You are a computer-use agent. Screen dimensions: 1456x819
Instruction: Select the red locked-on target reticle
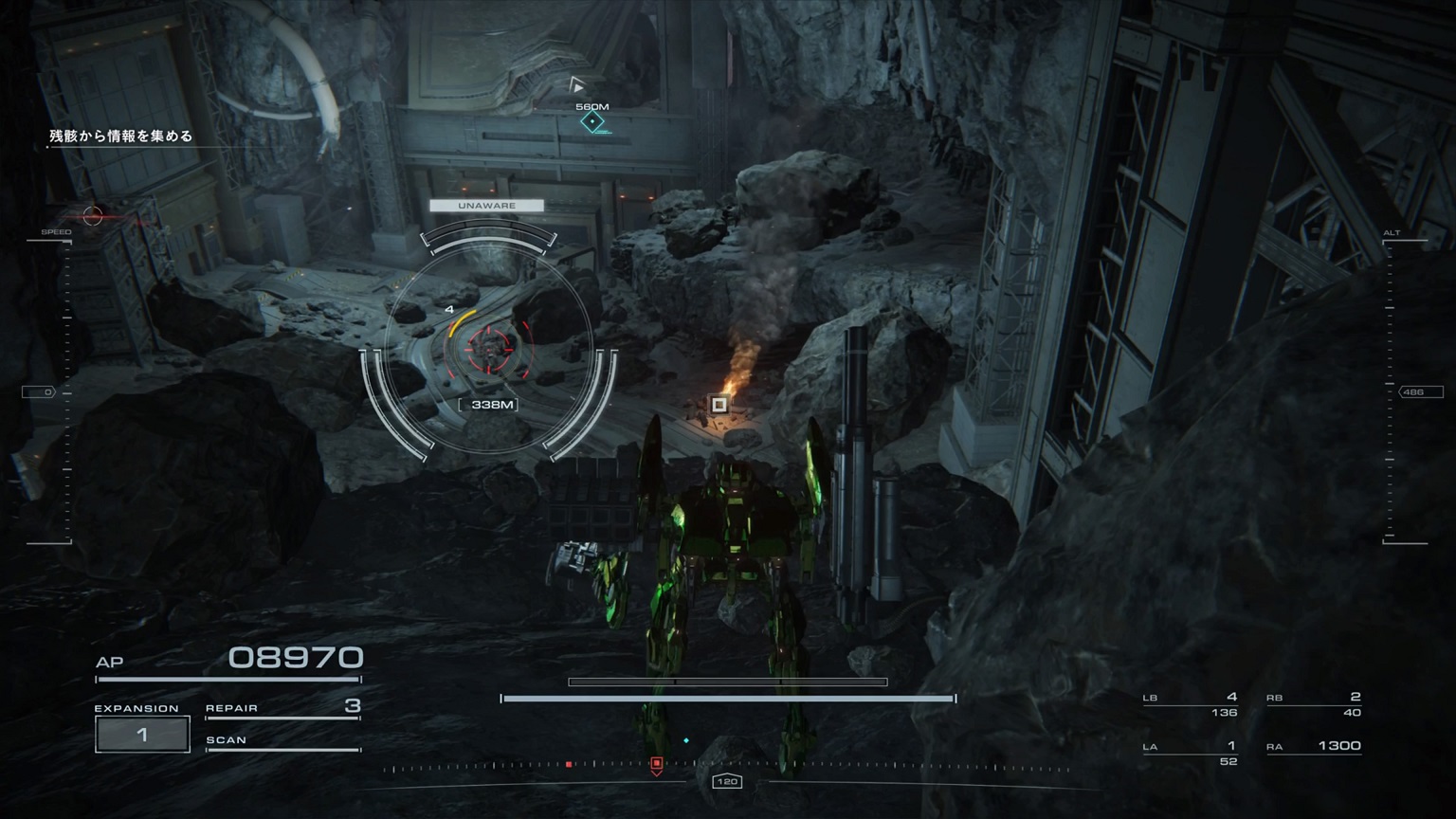coord(489,348)
